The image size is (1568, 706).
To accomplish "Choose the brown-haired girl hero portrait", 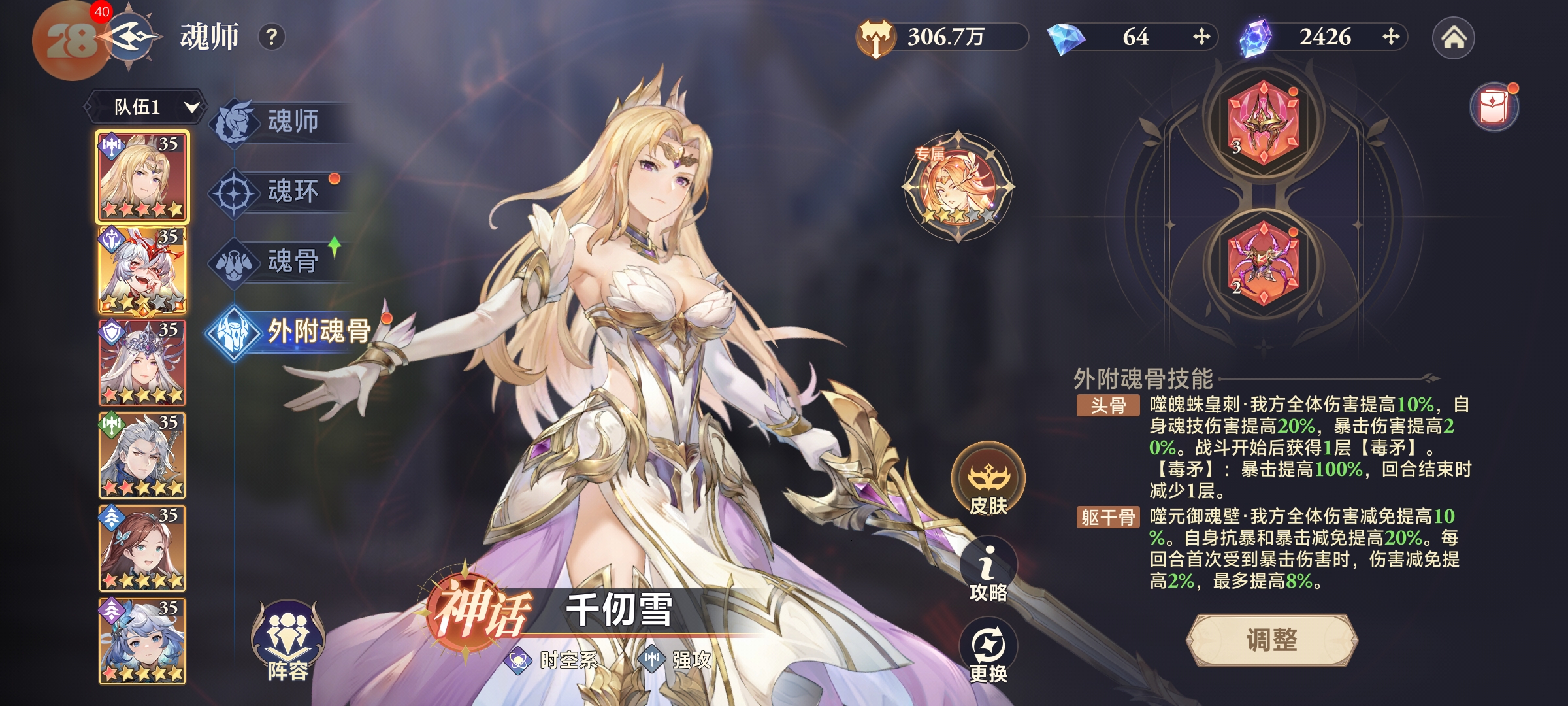I will tap(142, 548).
